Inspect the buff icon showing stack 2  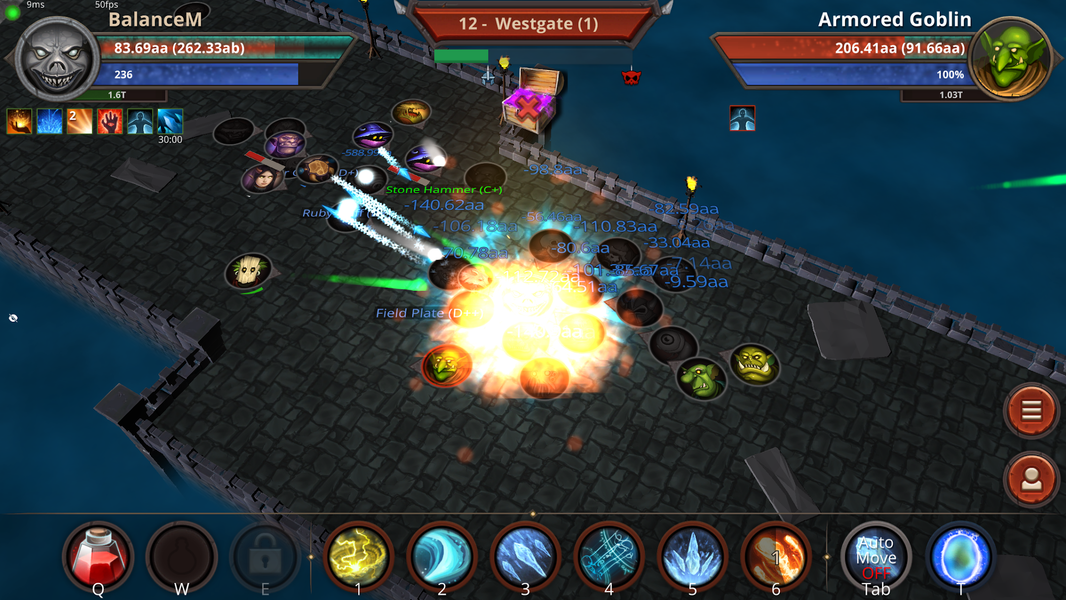click(x=80, y=121)
